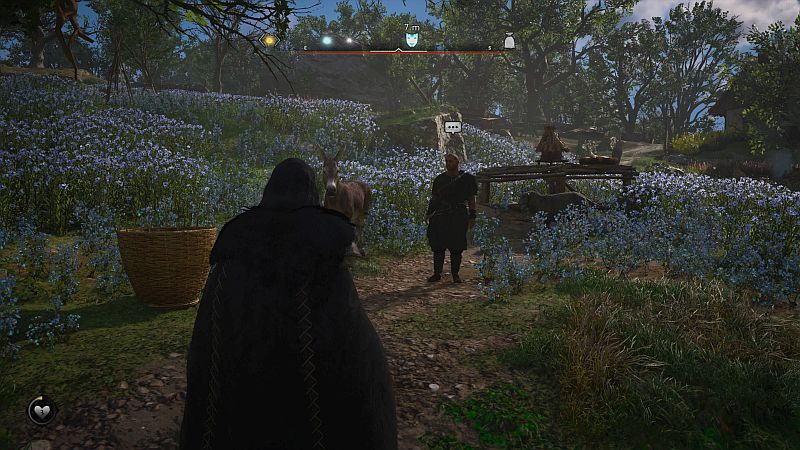Click the speech bubble icon above the villager
Screen dimensions: 800x450
tap(453, 127)
